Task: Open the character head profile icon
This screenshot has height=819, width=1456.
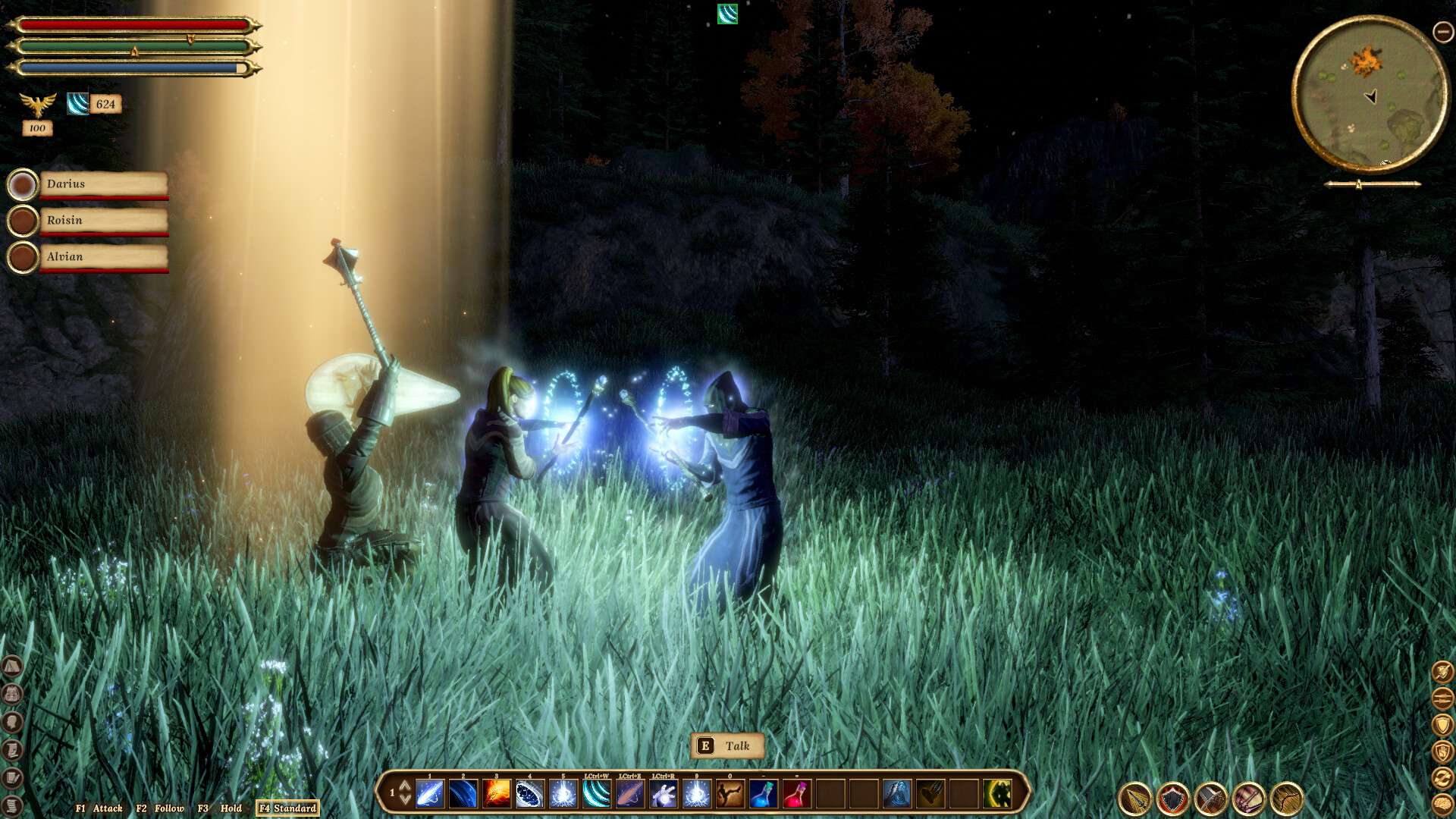Action: point(13,722)
